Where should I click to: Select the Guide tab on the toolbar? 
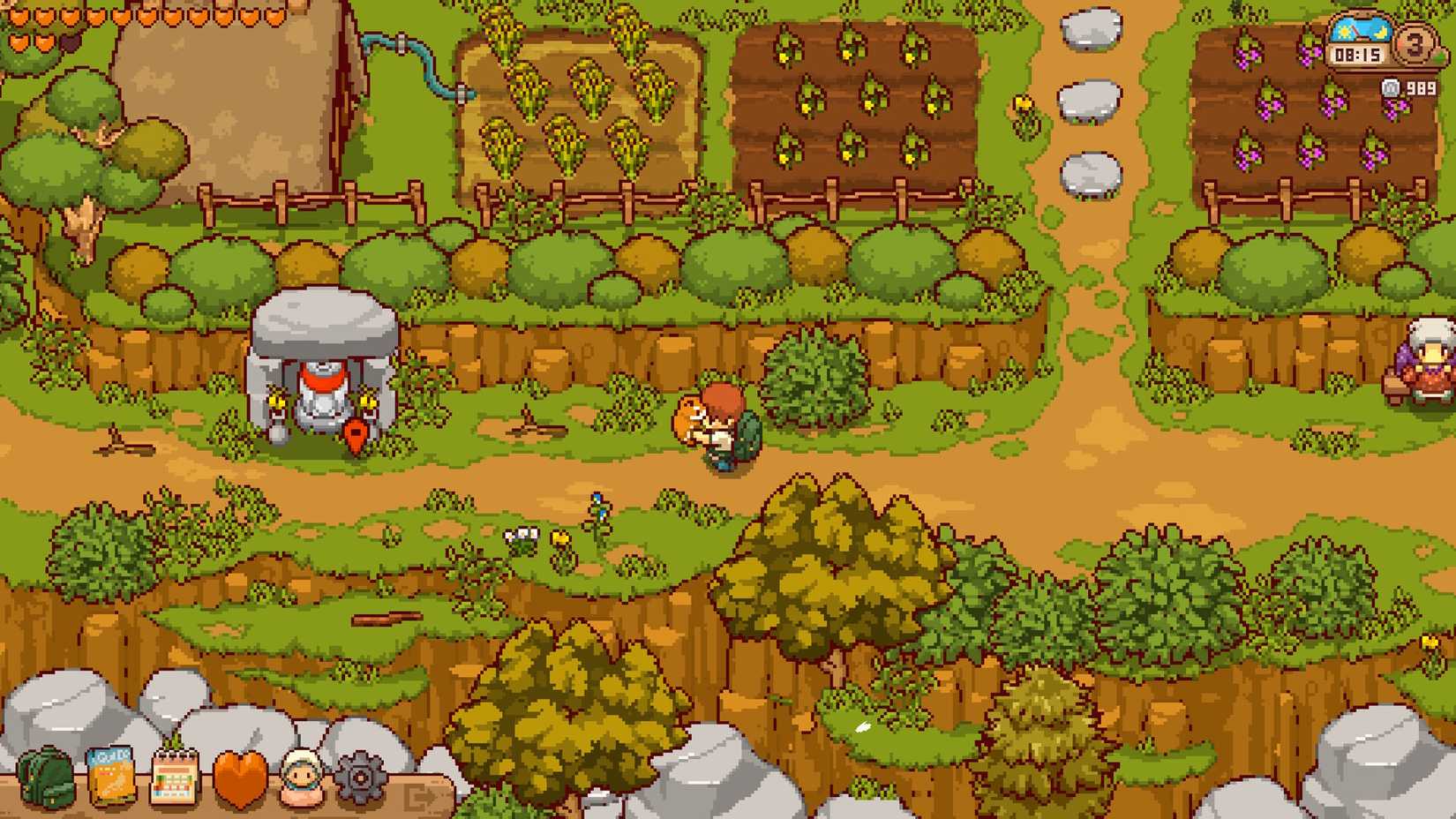[110, 777]
